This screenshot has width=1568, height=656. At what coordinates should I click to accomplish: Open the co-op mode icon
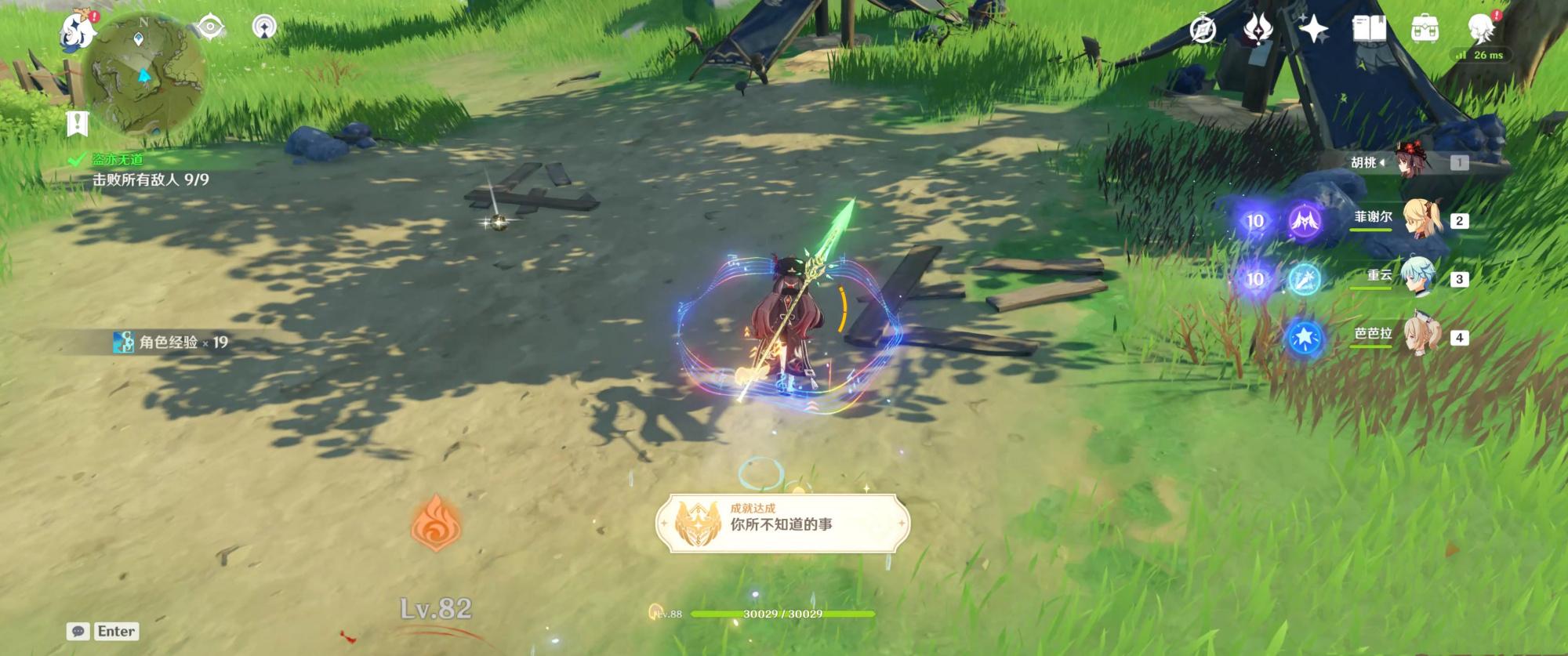264,27
